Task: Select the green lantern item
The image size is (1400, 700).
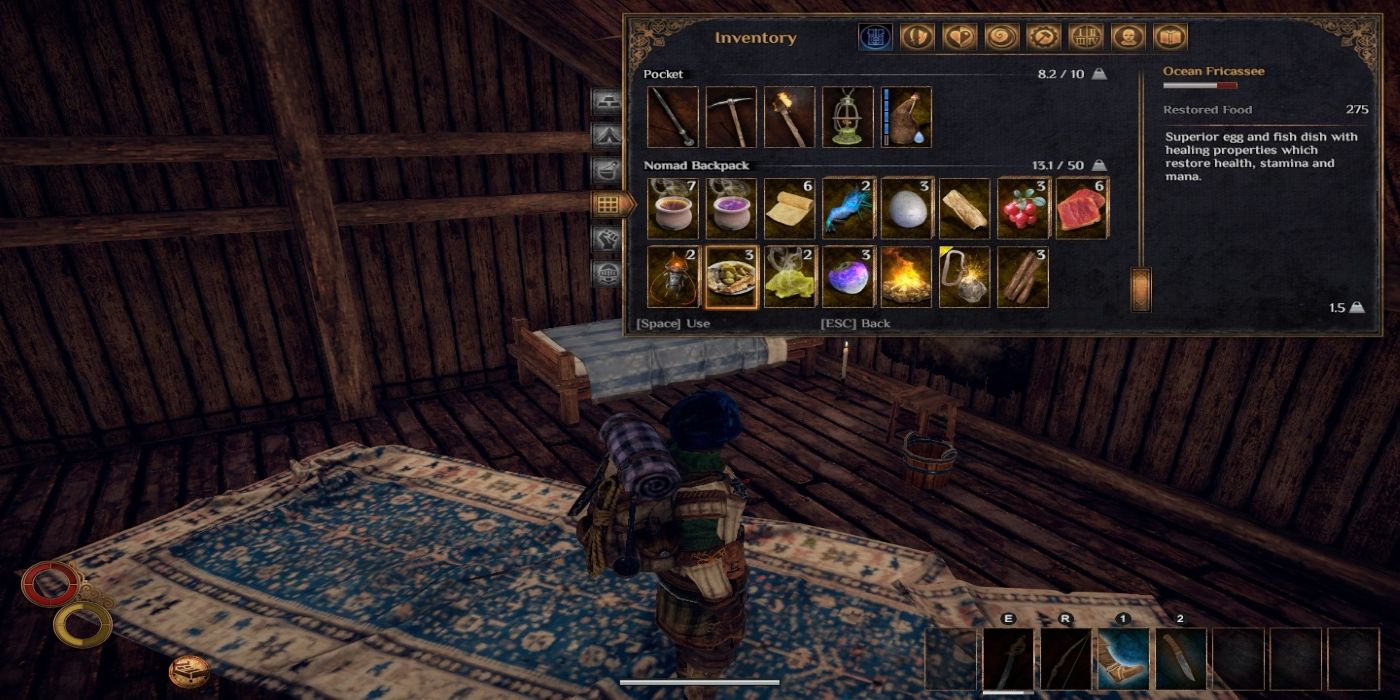Action: 847,117
